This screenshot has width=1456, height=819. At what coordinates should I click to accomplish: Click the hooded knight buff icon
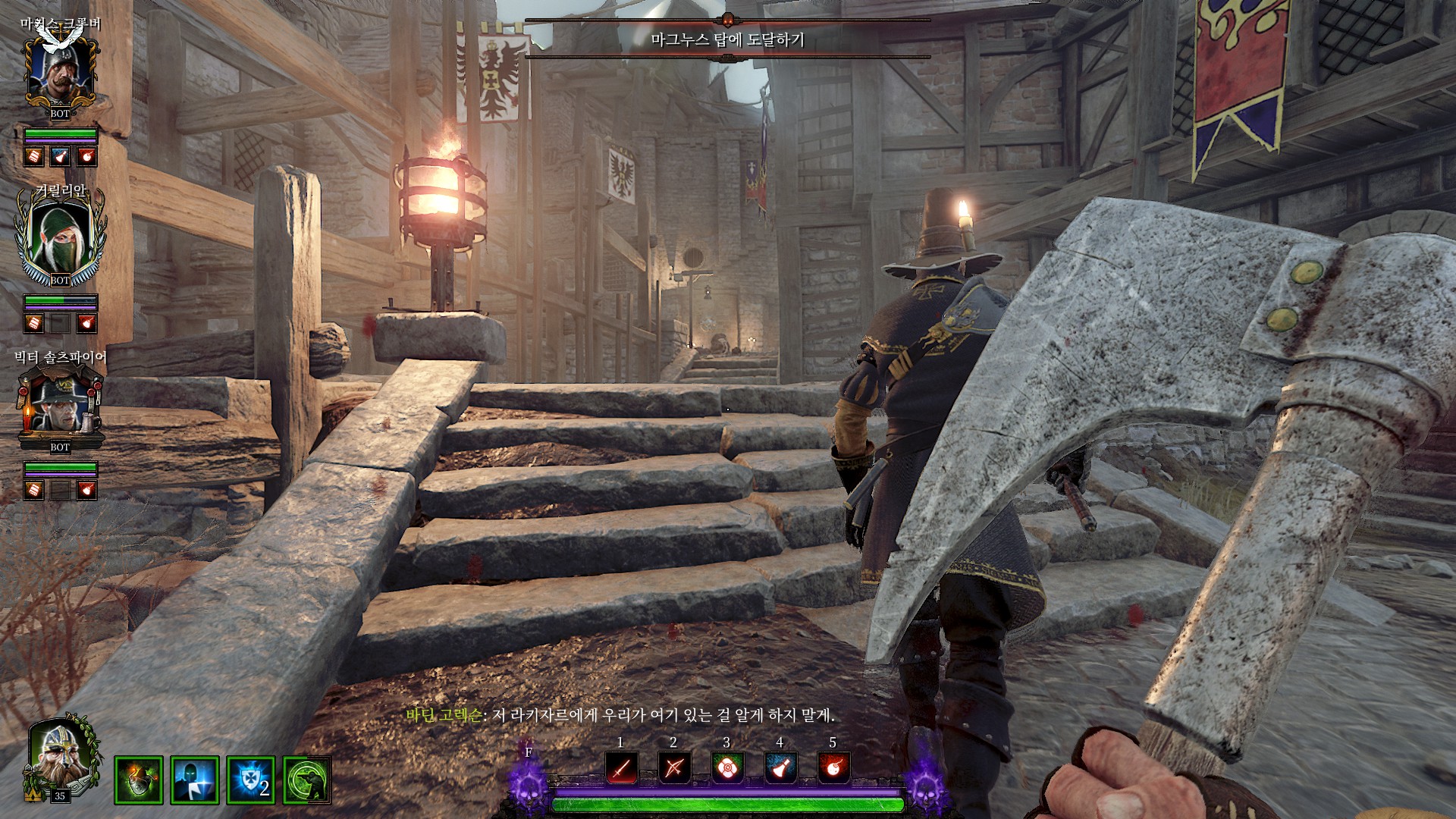[195, 780]
